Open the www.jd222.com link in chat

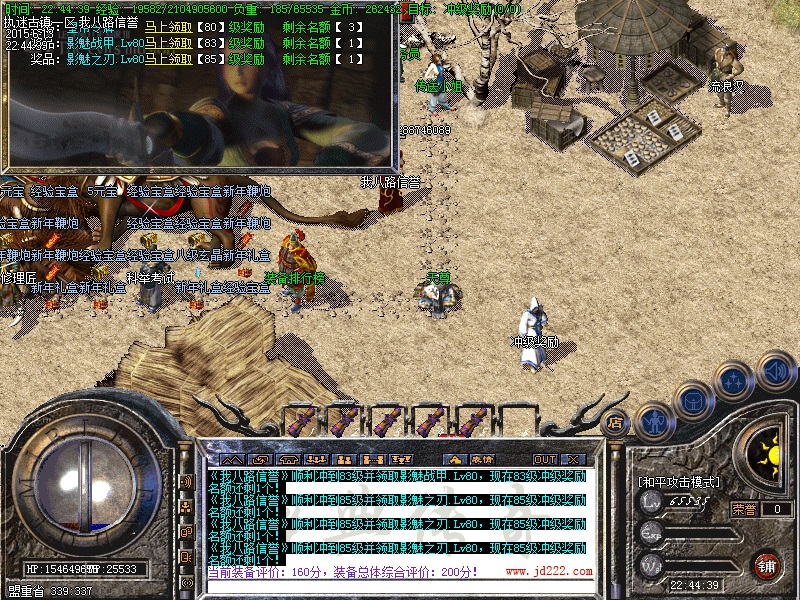click(x=548, y=572)
